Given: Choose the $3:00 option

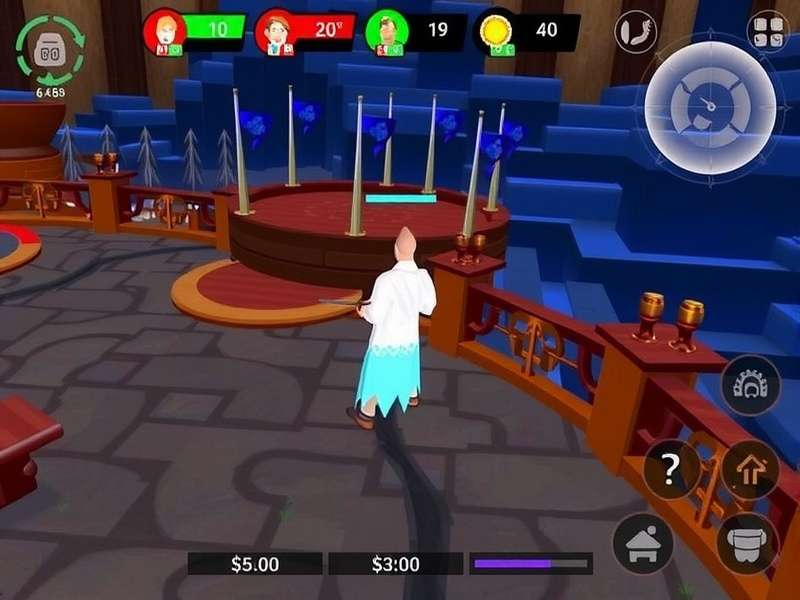Looking at the screenshot, I should click(x=395, y=564).
